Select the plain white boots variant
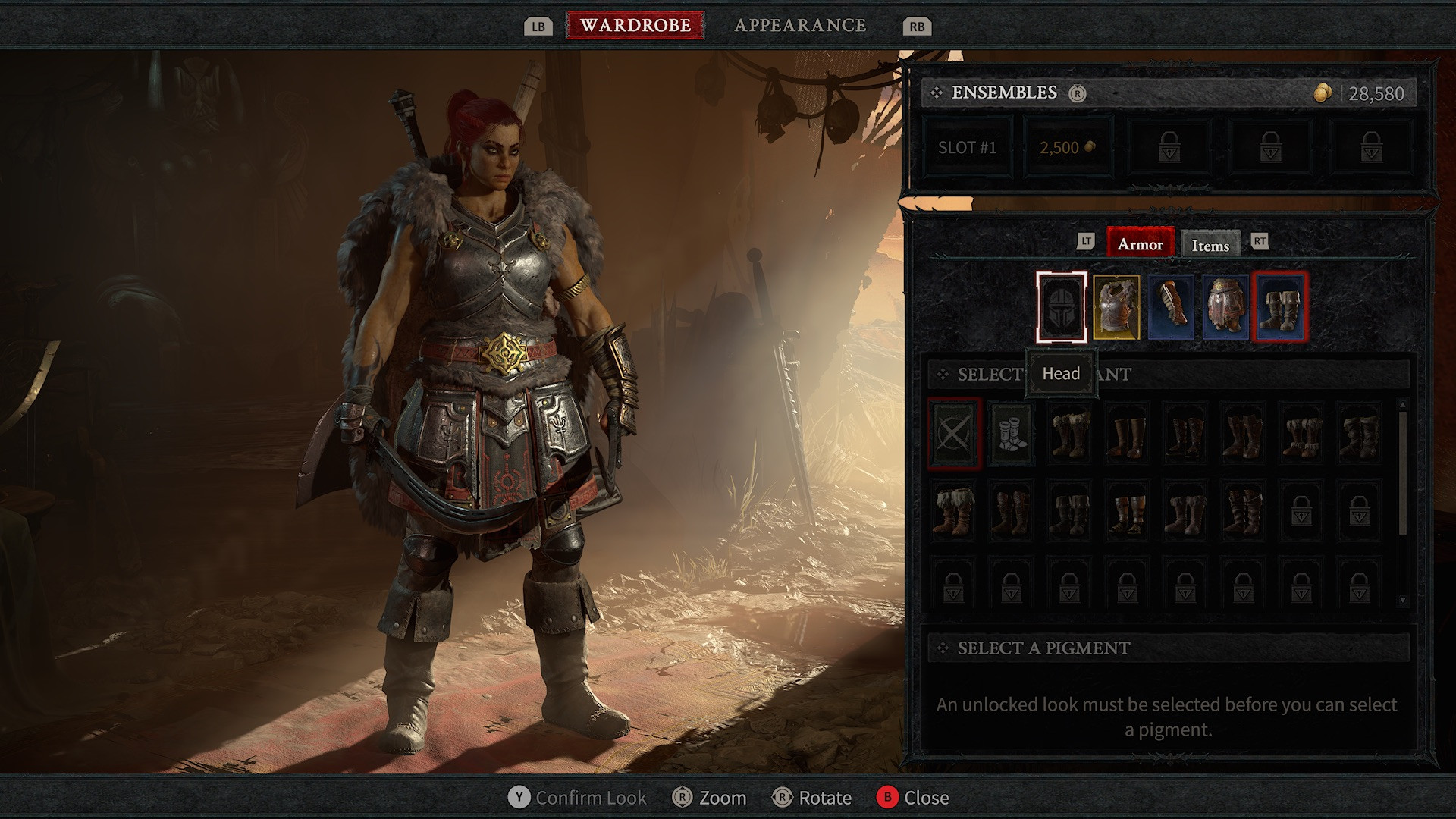1456x819 pixels. point(1011,434)
